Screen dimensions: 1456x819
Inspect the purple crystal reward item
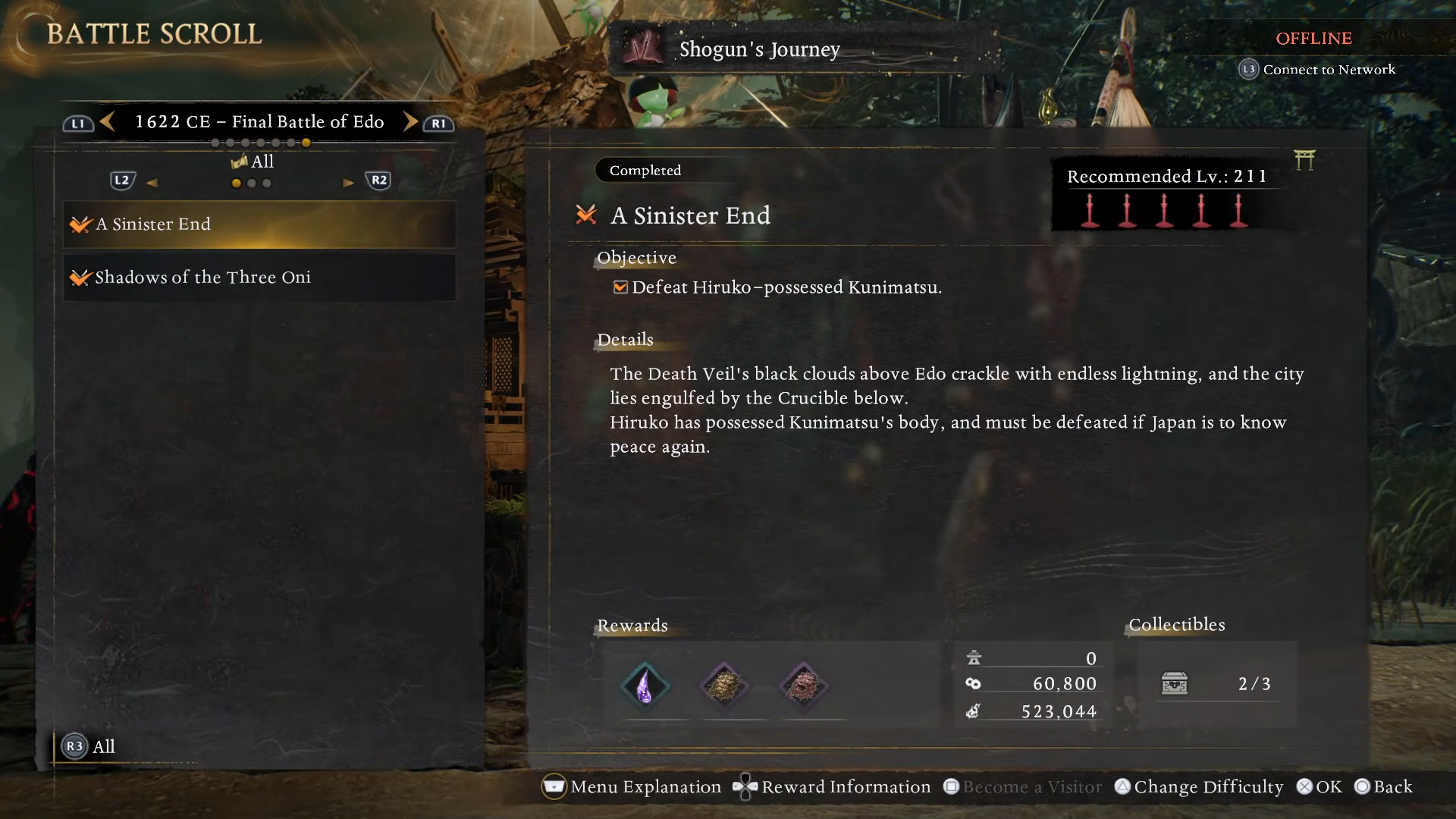point(645,686)
